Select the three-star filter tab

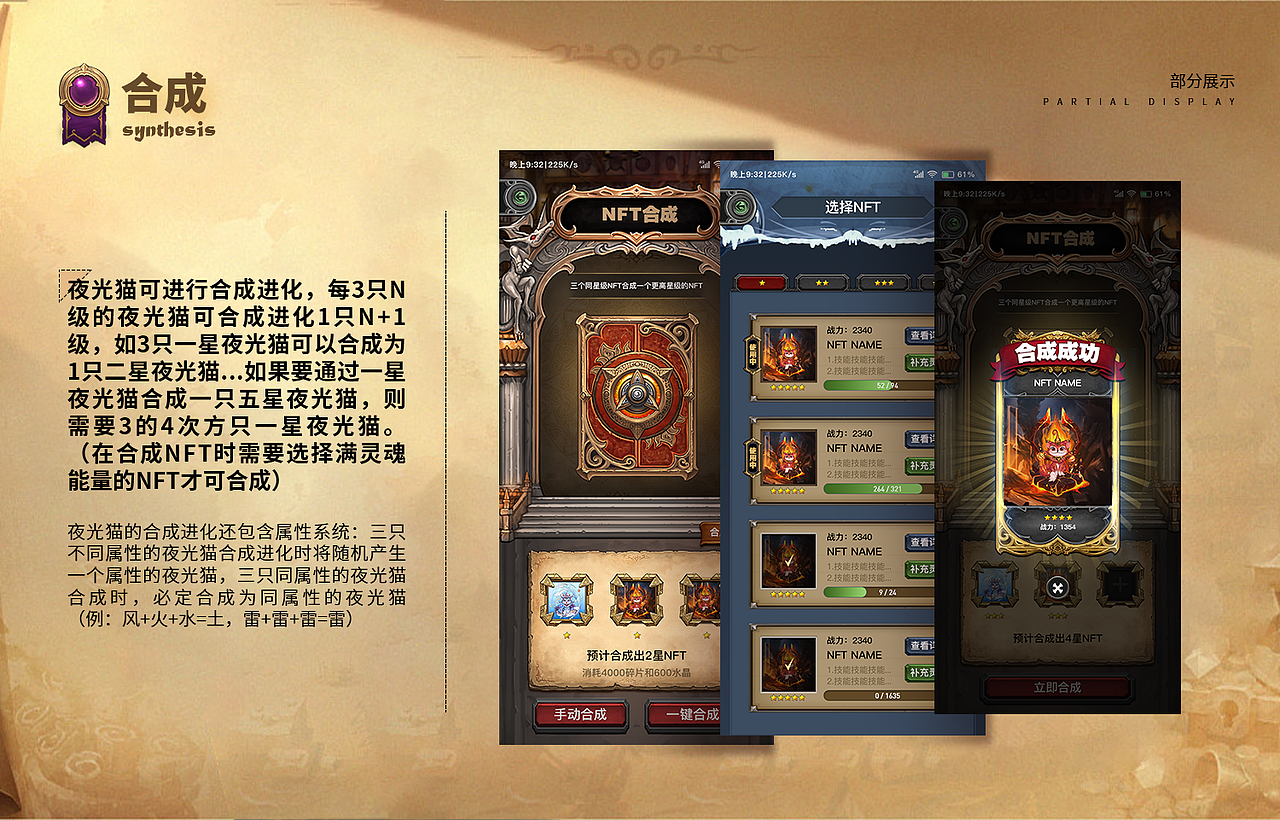pos(885,283)
